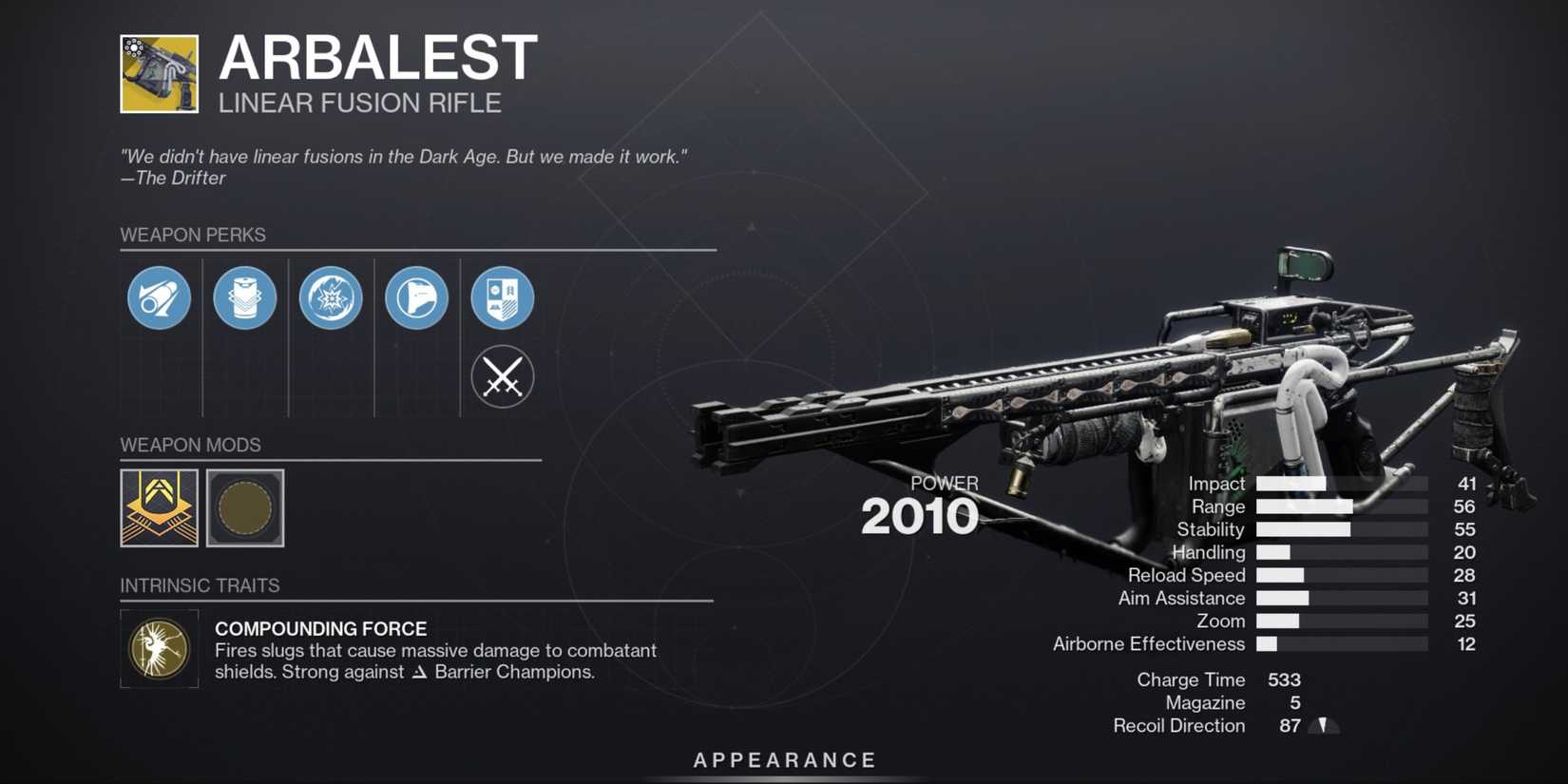Select the barrel perk icon
This screenshot has width=1568, height=784.
click(158, 297)
